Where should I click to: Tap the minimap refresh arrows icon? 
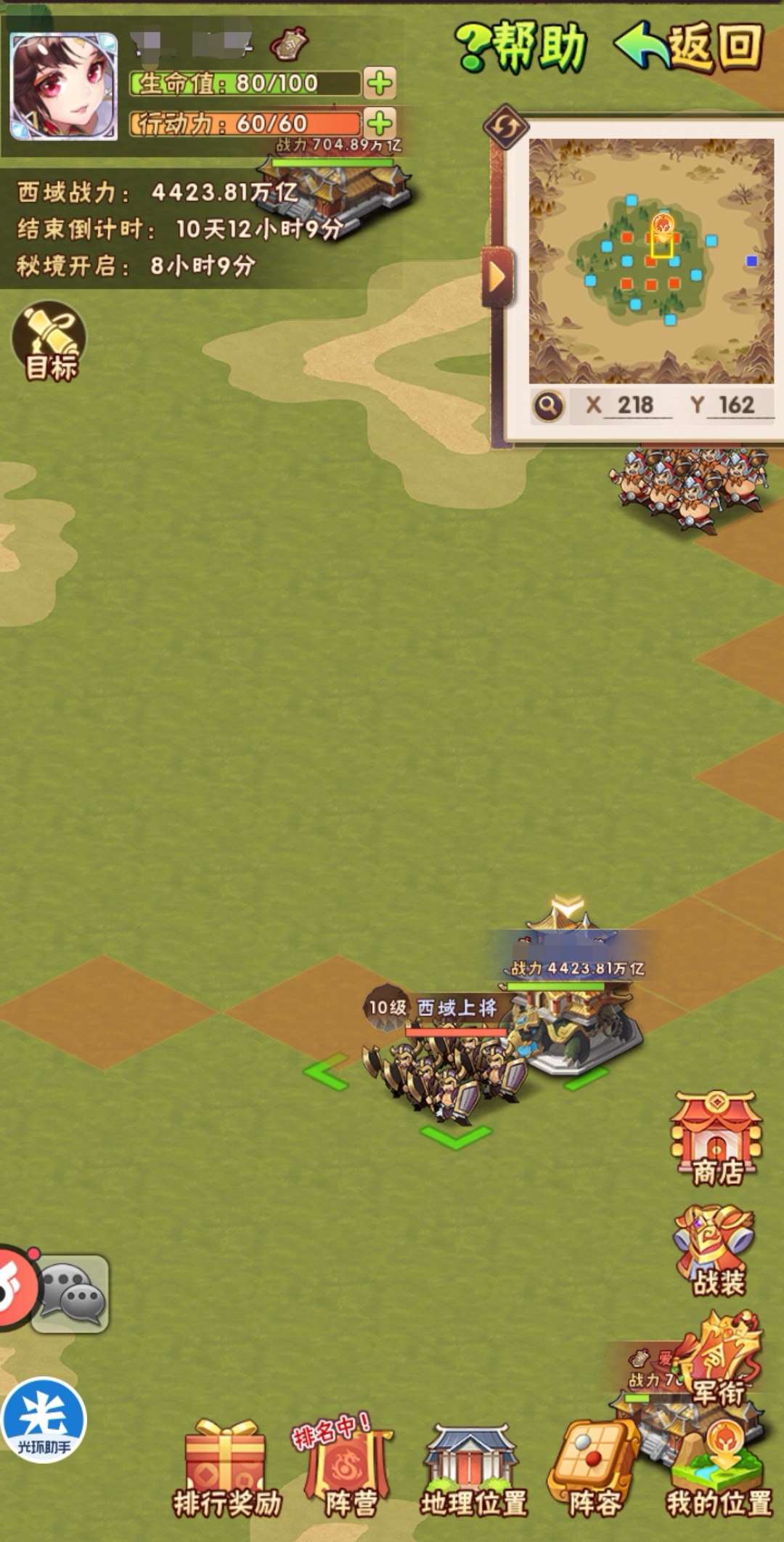tap(505, 127)
